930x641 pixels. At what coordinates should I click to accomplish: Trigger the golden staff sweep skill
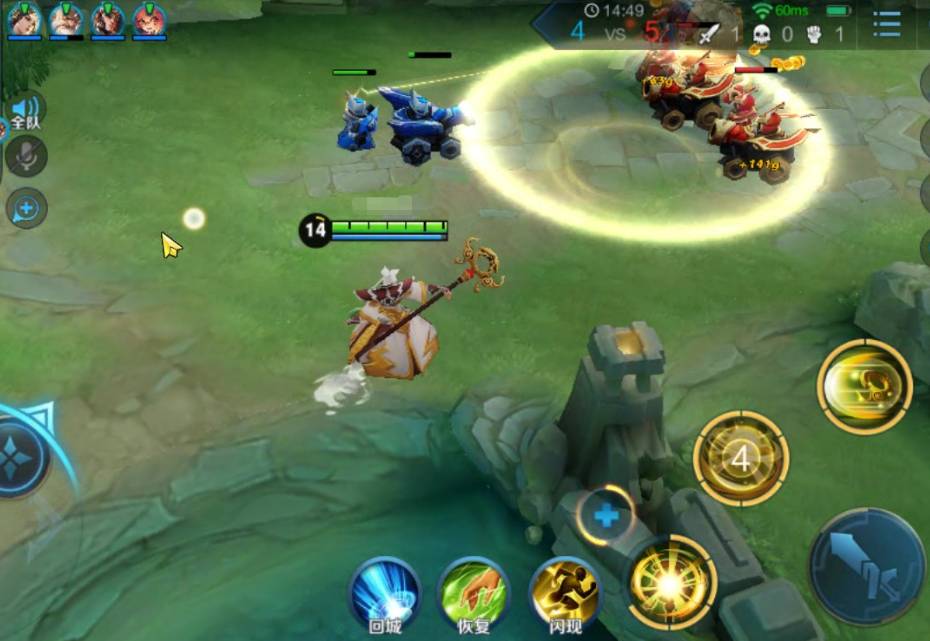(x=864, y=386)
